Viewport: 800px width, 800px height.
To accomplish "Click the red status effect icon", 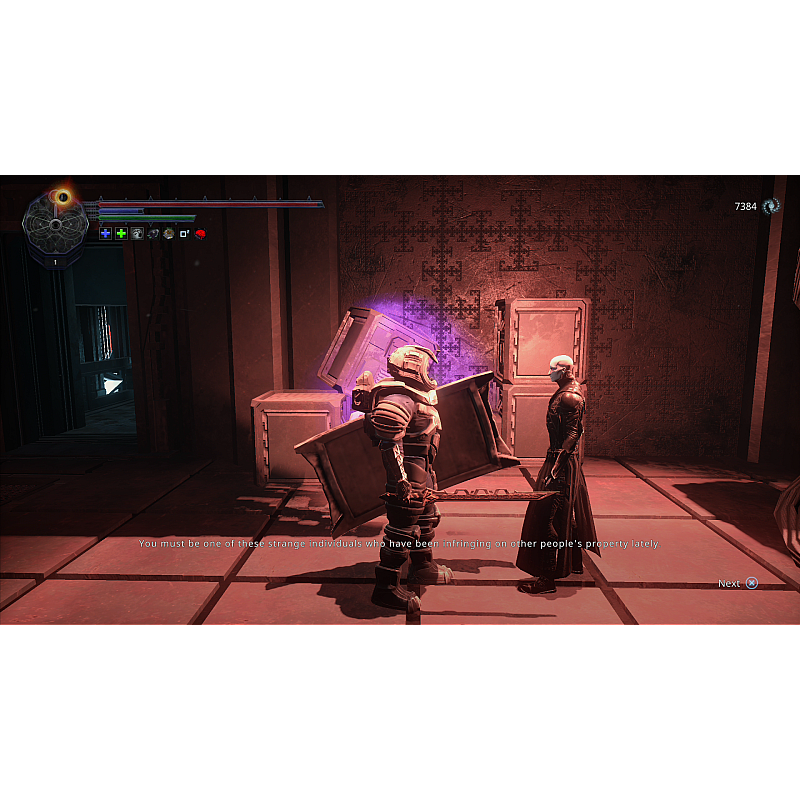I will pyautogui.click(x=200, y=233).
